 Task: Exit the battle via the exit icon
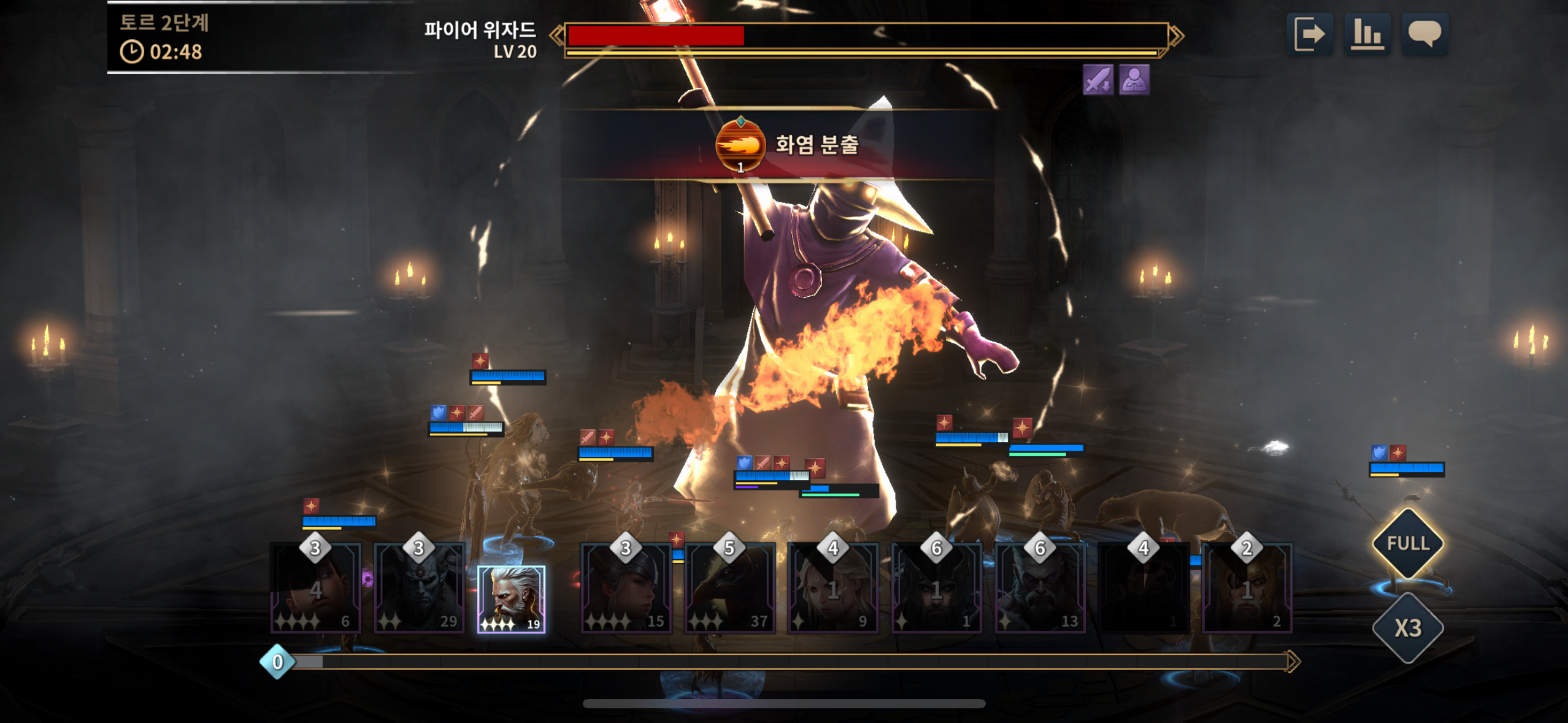pyautogui.click(x=1309, y=34)
